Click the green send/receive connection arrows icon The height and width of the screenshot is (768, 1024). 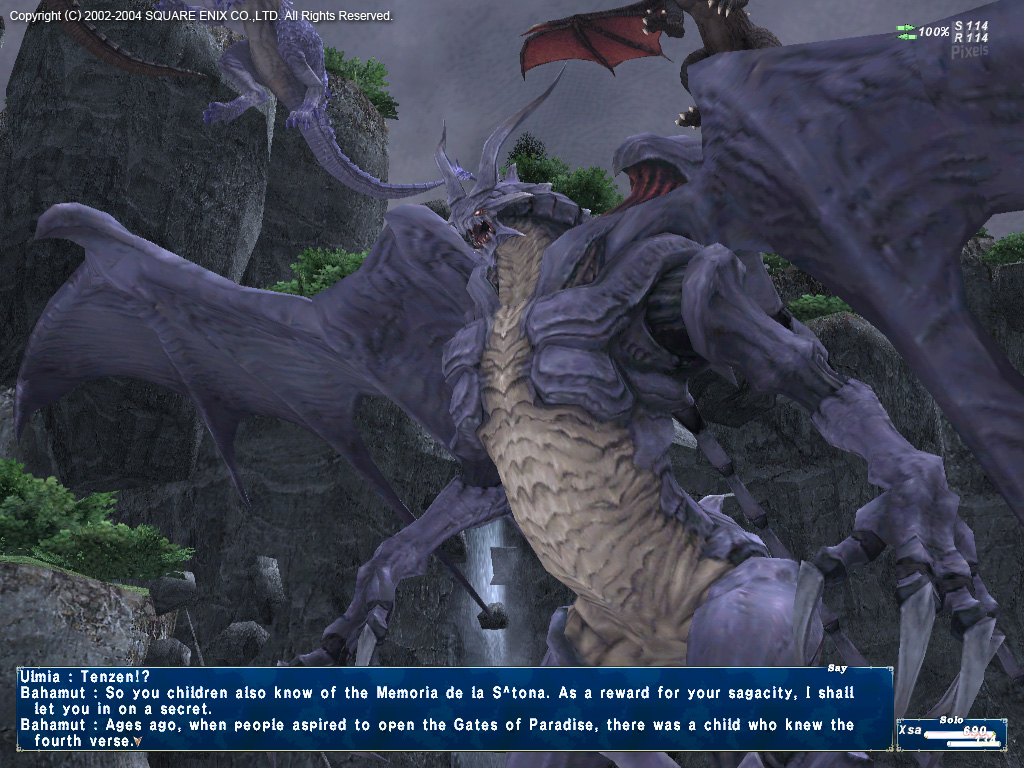906,32
